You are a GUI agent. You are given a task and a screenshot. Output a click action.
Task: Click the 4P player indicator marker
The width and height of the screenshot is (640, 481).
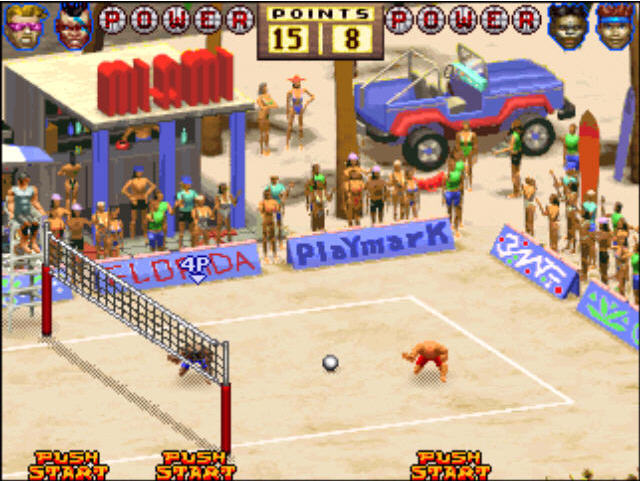(197, 265)
